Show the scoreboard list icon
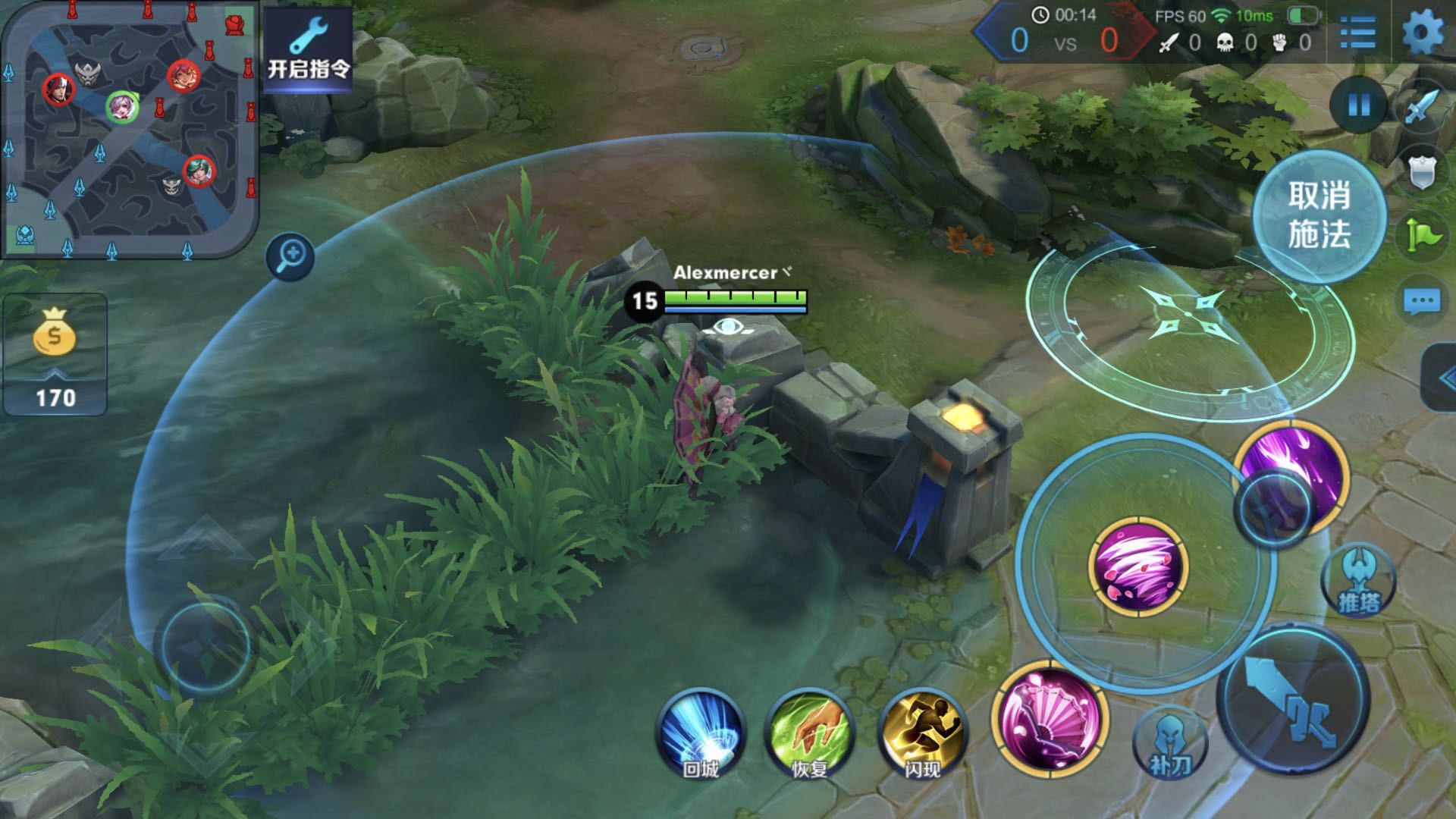 pyautogui.click(x=1357, y=33)
